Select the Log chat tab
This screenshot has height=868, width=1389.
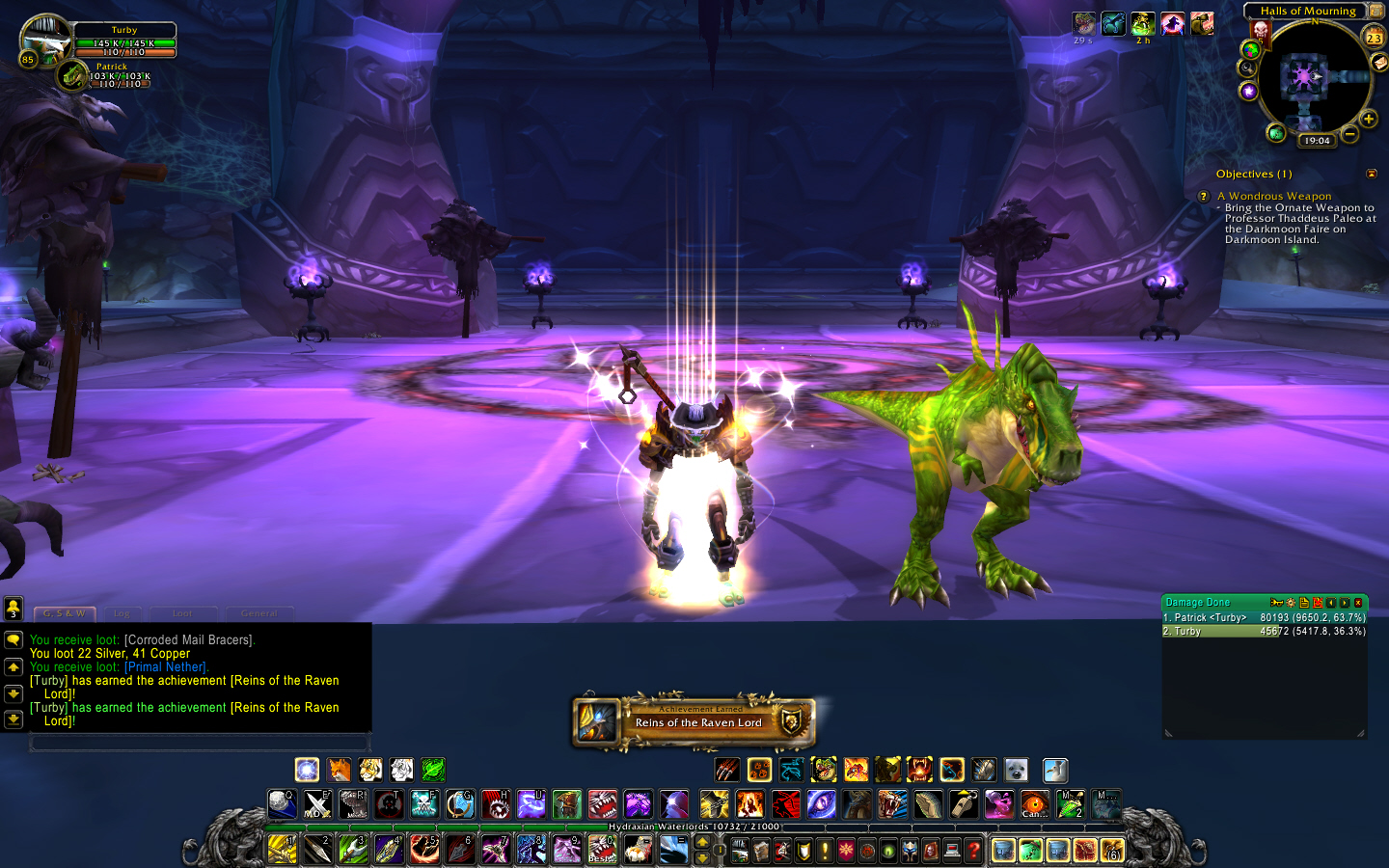pyautogui.click(x=122, y=613)
